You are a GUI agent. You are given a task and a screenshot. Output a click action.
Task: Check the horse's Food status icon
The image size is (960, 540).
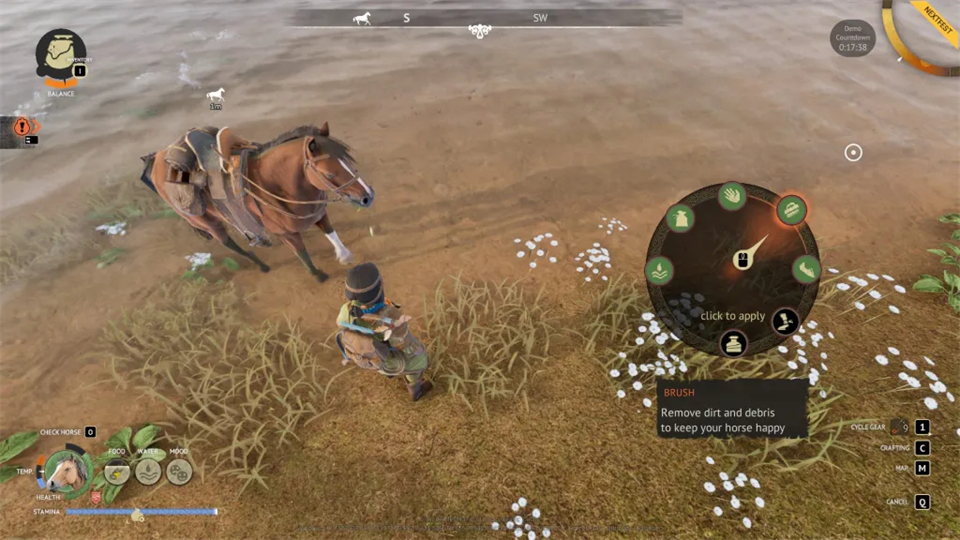(117, 471)
